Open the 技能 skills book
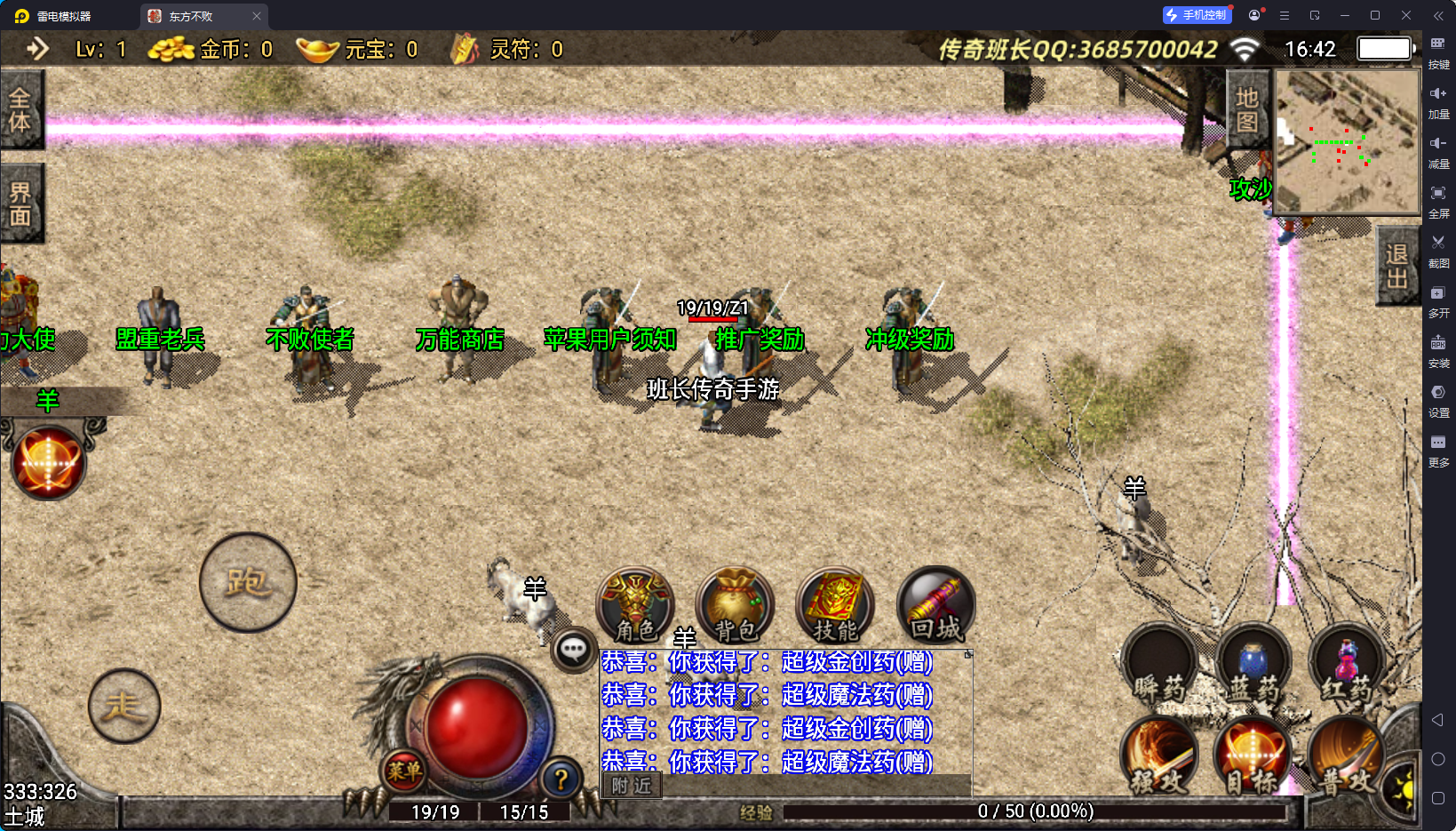 (835, 605)
